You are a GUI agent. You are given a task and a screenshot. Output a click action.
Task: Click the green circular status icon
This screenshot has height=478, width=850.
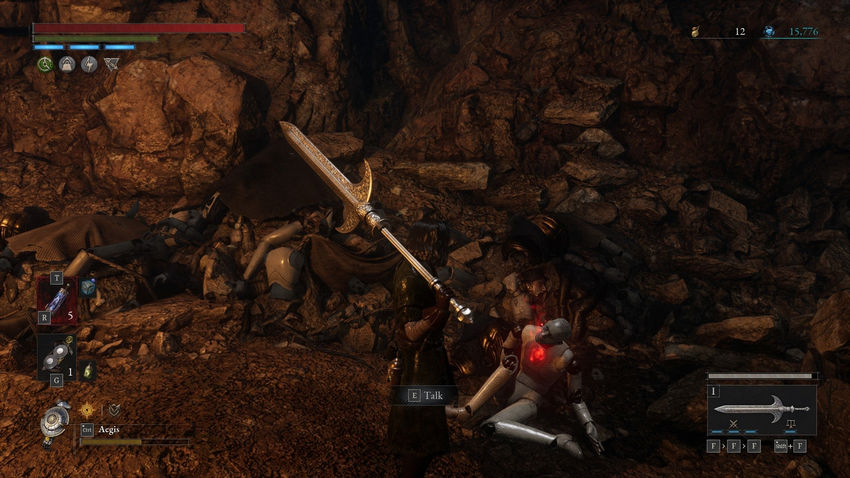click(x=45, y=64)
